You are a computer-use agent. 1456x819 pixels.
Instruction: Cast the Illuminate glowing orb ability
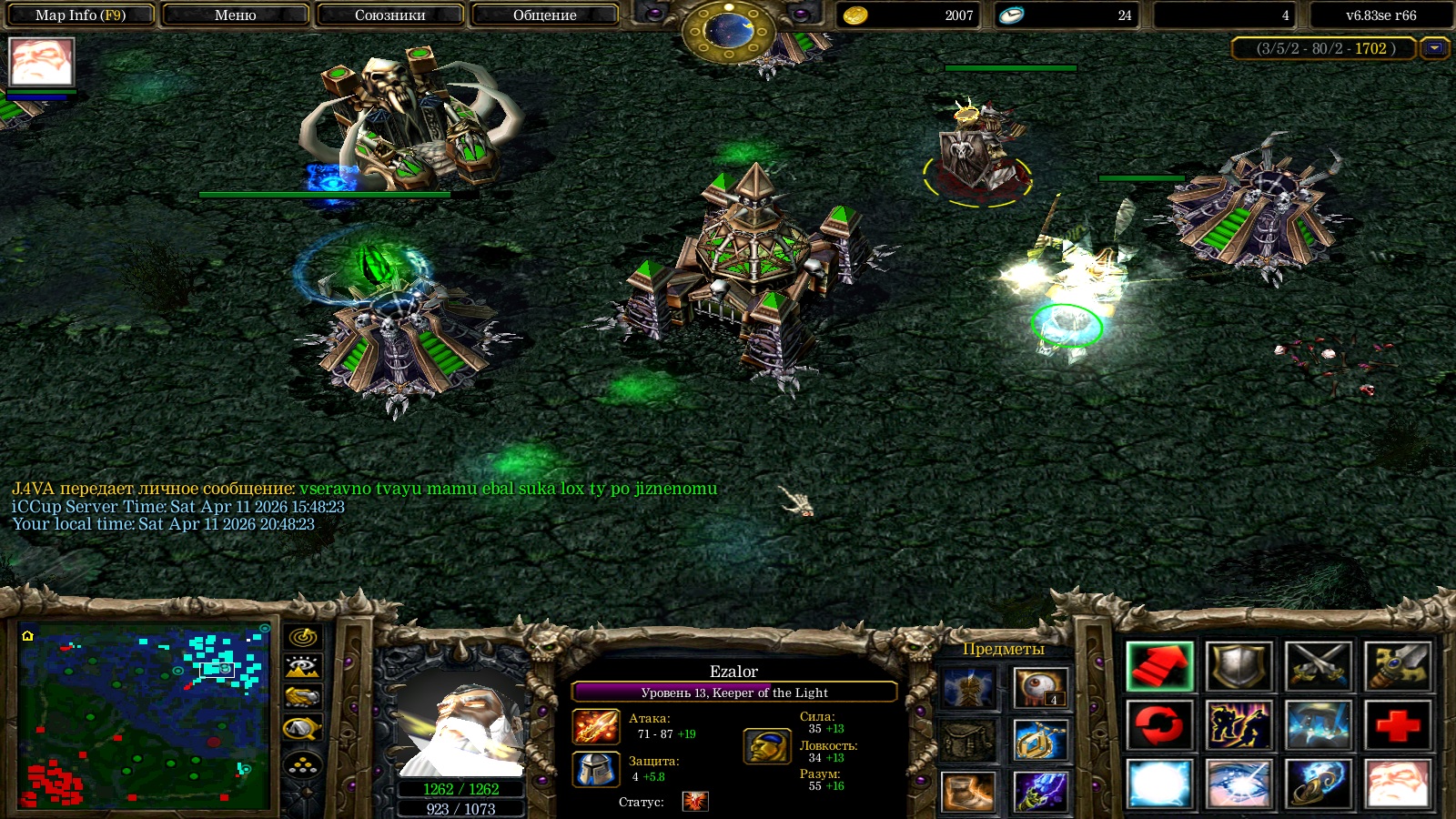pyautogui.click(x=1159, y=784)
